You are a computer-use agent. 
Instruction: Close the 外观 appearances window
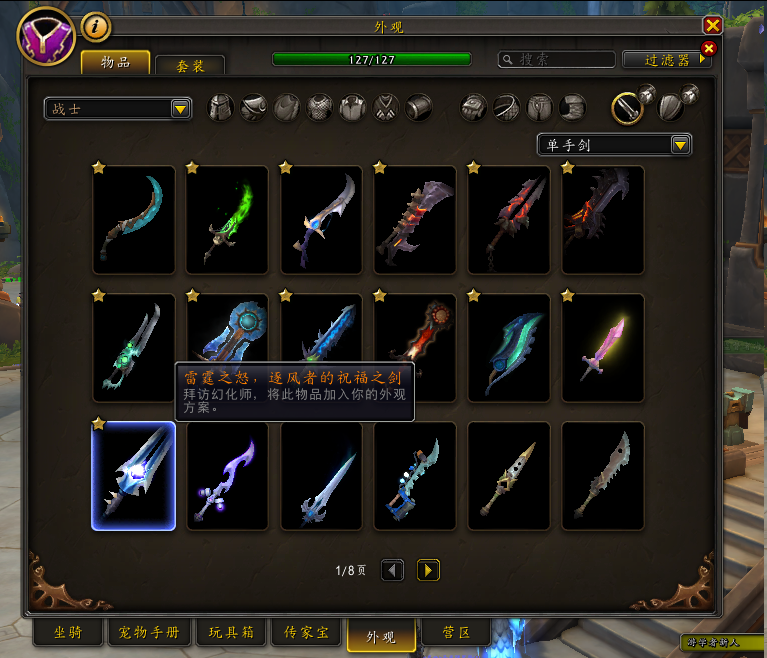712,26
